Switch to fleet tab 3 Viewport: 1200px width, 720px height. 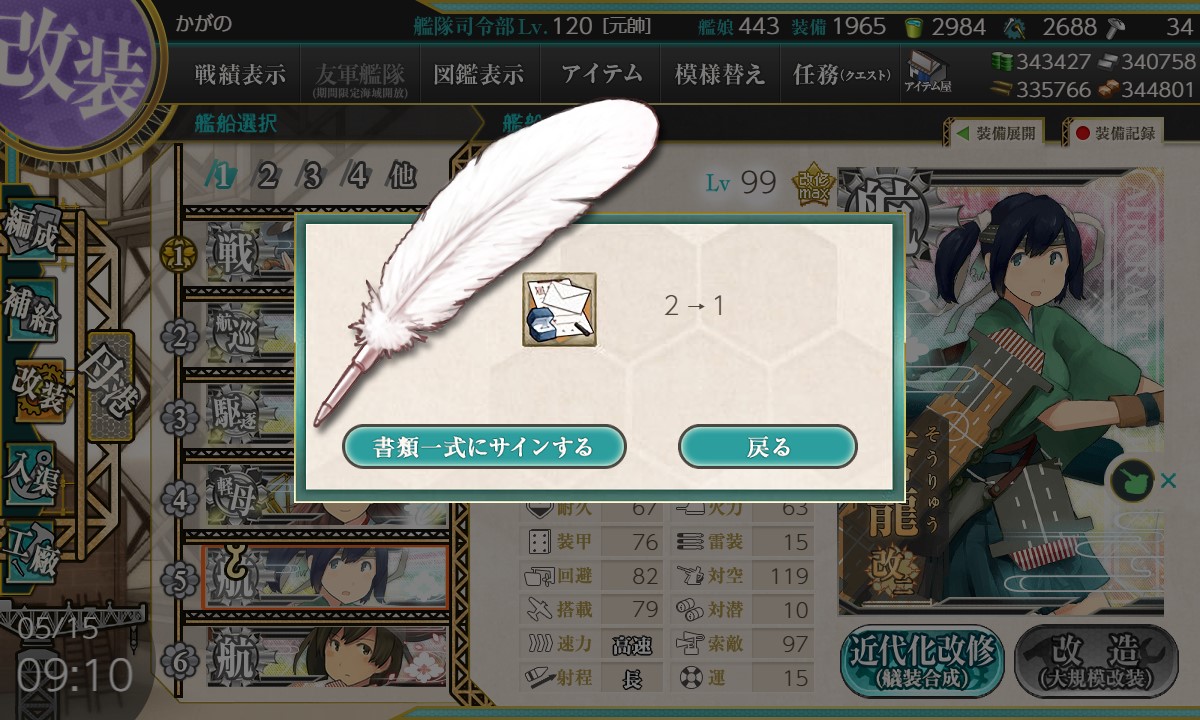pyautogui.click(x=312, y=176)
